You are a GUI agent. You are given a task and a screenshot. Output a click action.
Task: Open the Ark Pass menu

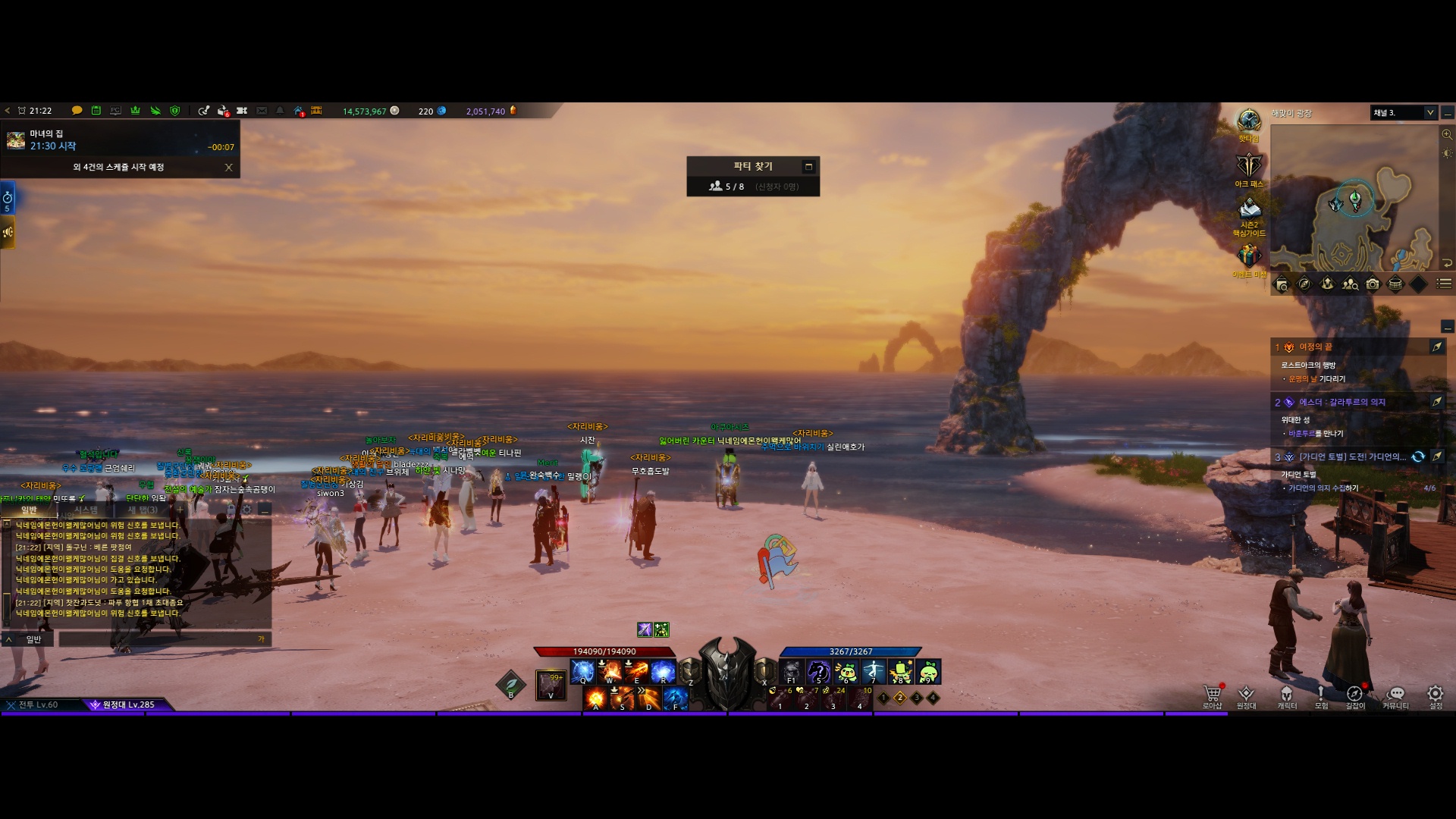pyautogui.click(x=1248, y=166)
